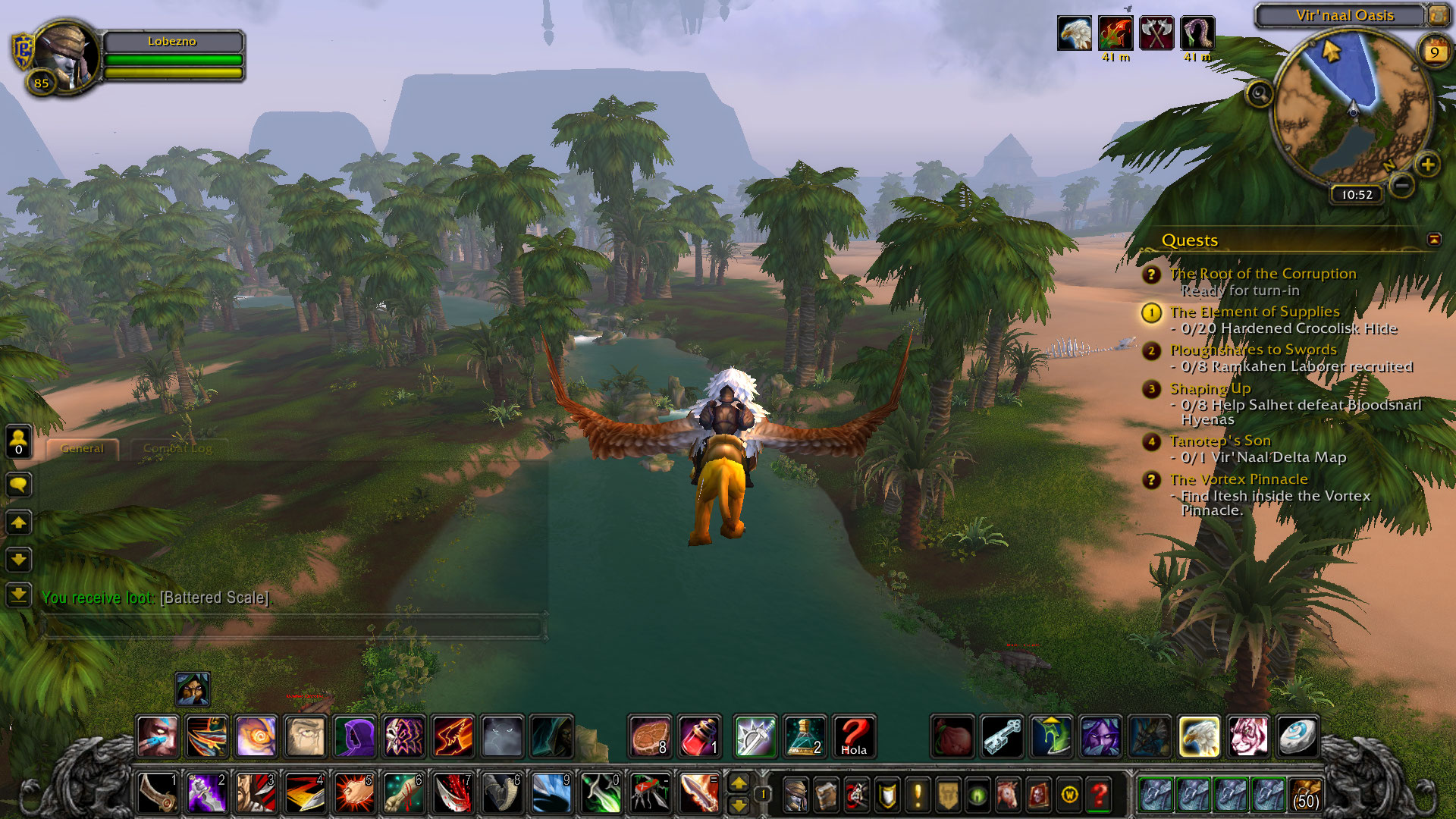Activate the ability in action slot 1

[x=158, y=793]
